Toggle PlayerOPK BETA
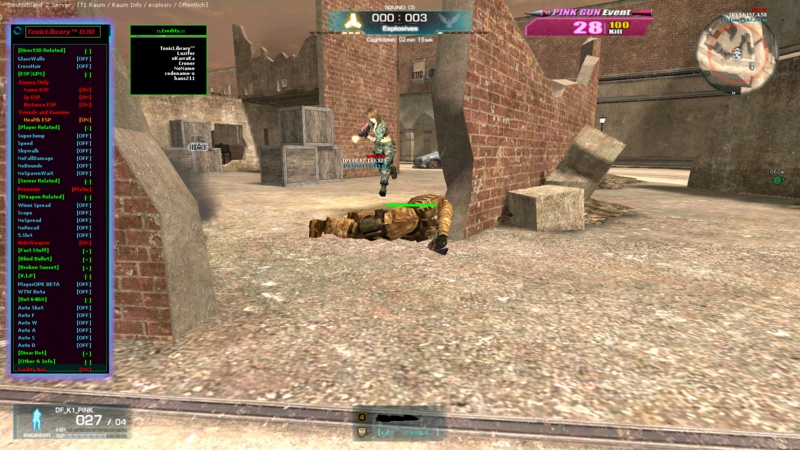 coord(84,284)
